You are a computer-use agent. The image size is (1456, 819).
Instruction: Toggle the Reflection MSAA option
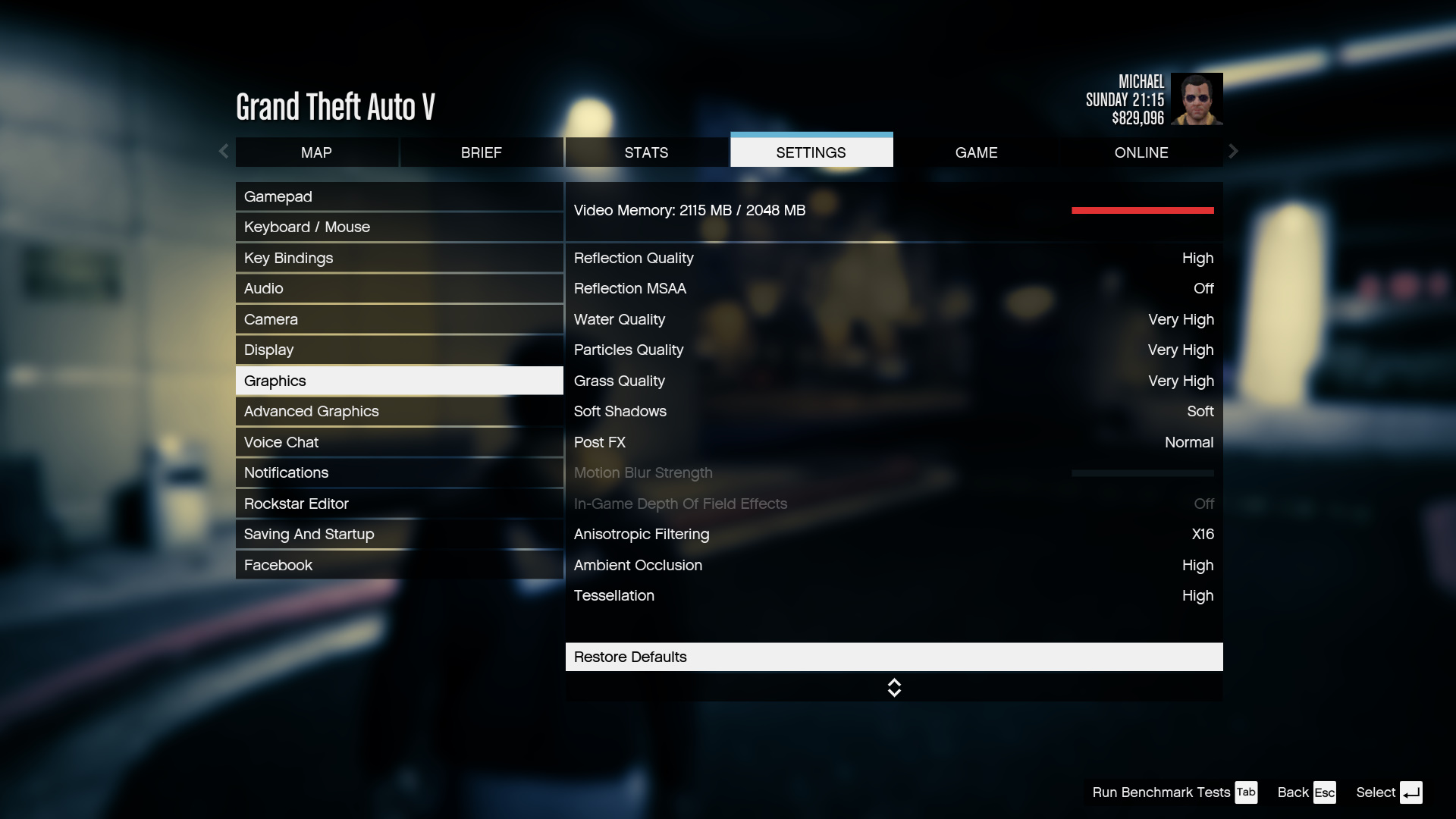[893, 288]
